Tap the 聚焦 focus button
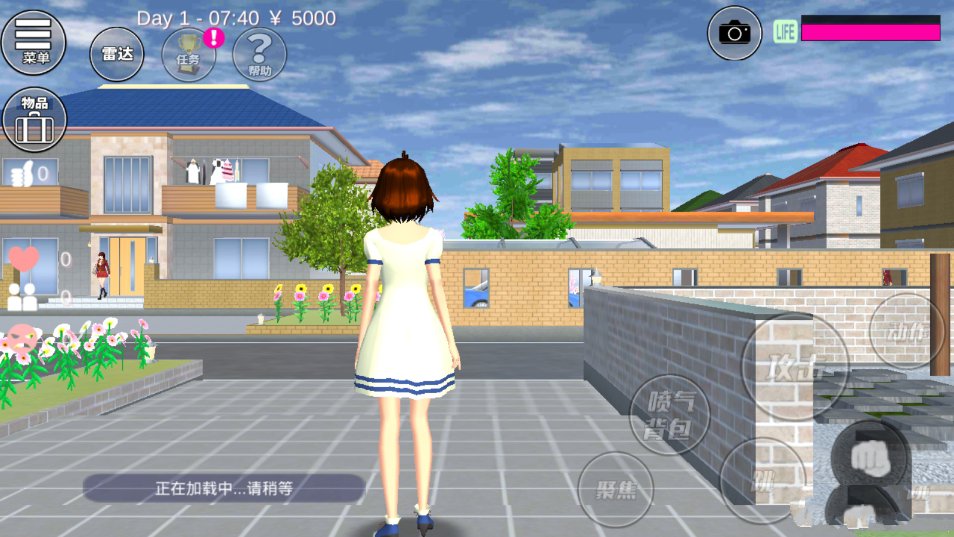 point(616,489)
